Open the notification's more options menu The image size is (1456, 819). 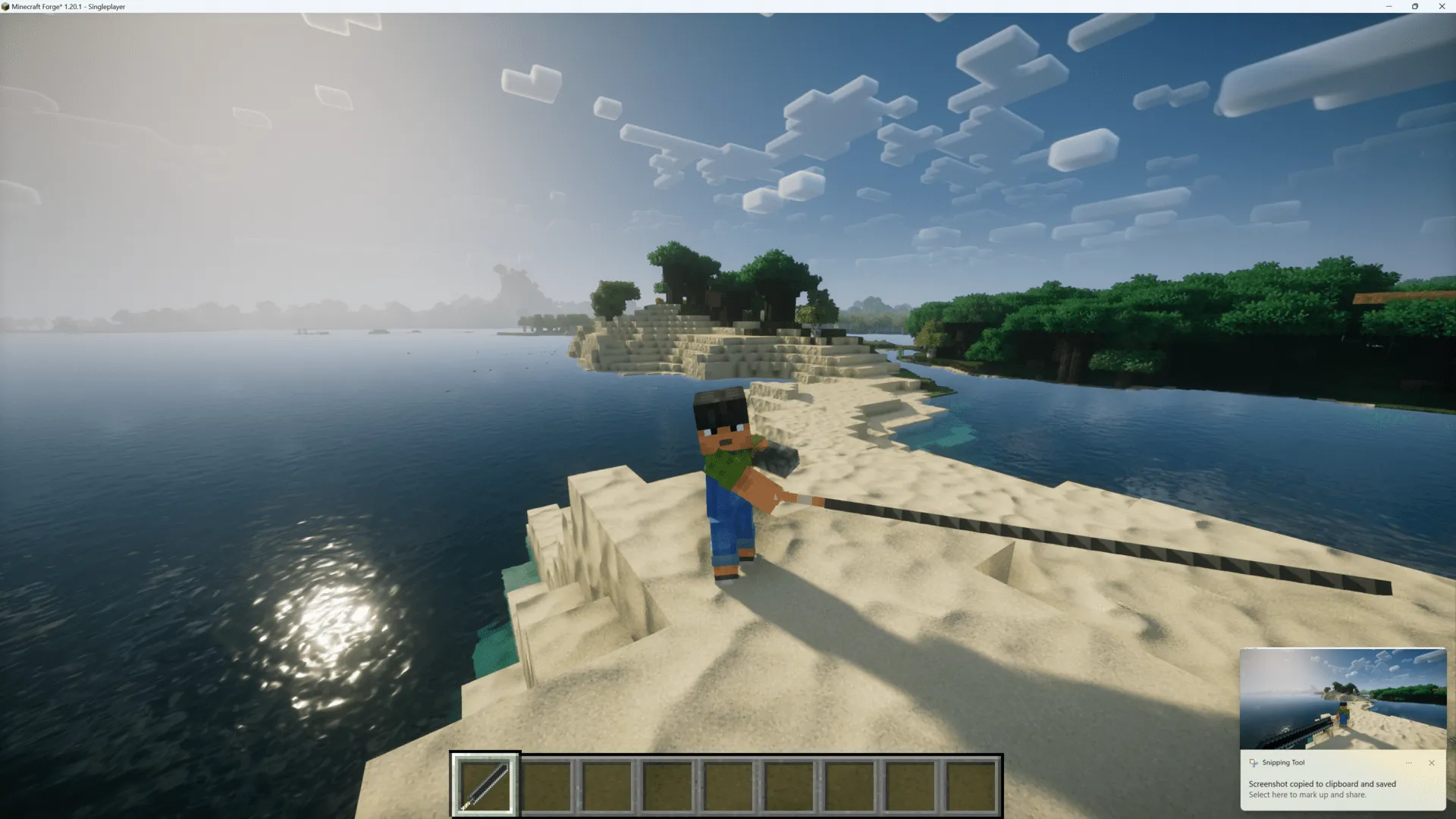(x=1409, y=762)
